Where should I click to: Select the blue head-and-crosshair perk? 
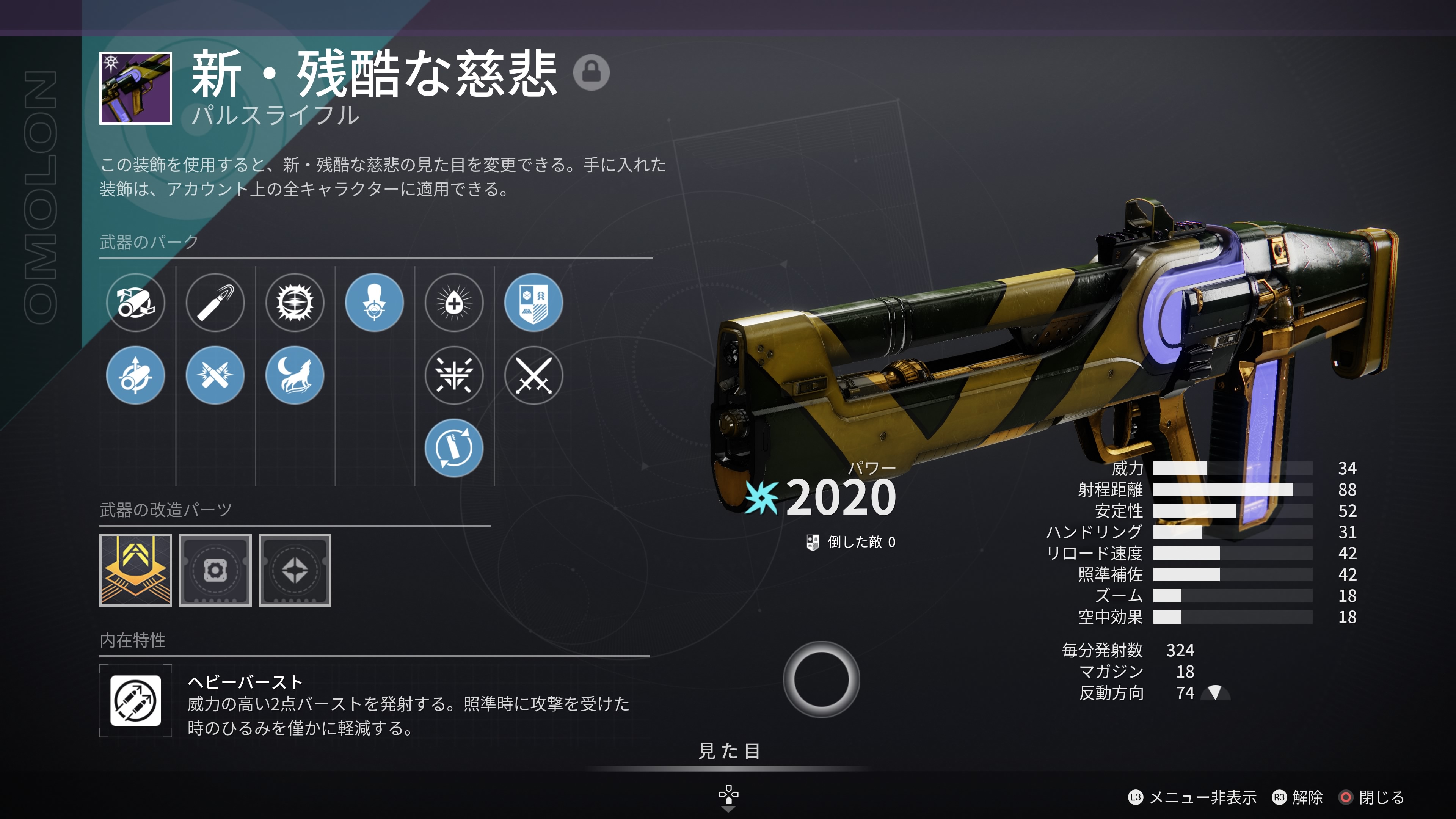point(375,303)
